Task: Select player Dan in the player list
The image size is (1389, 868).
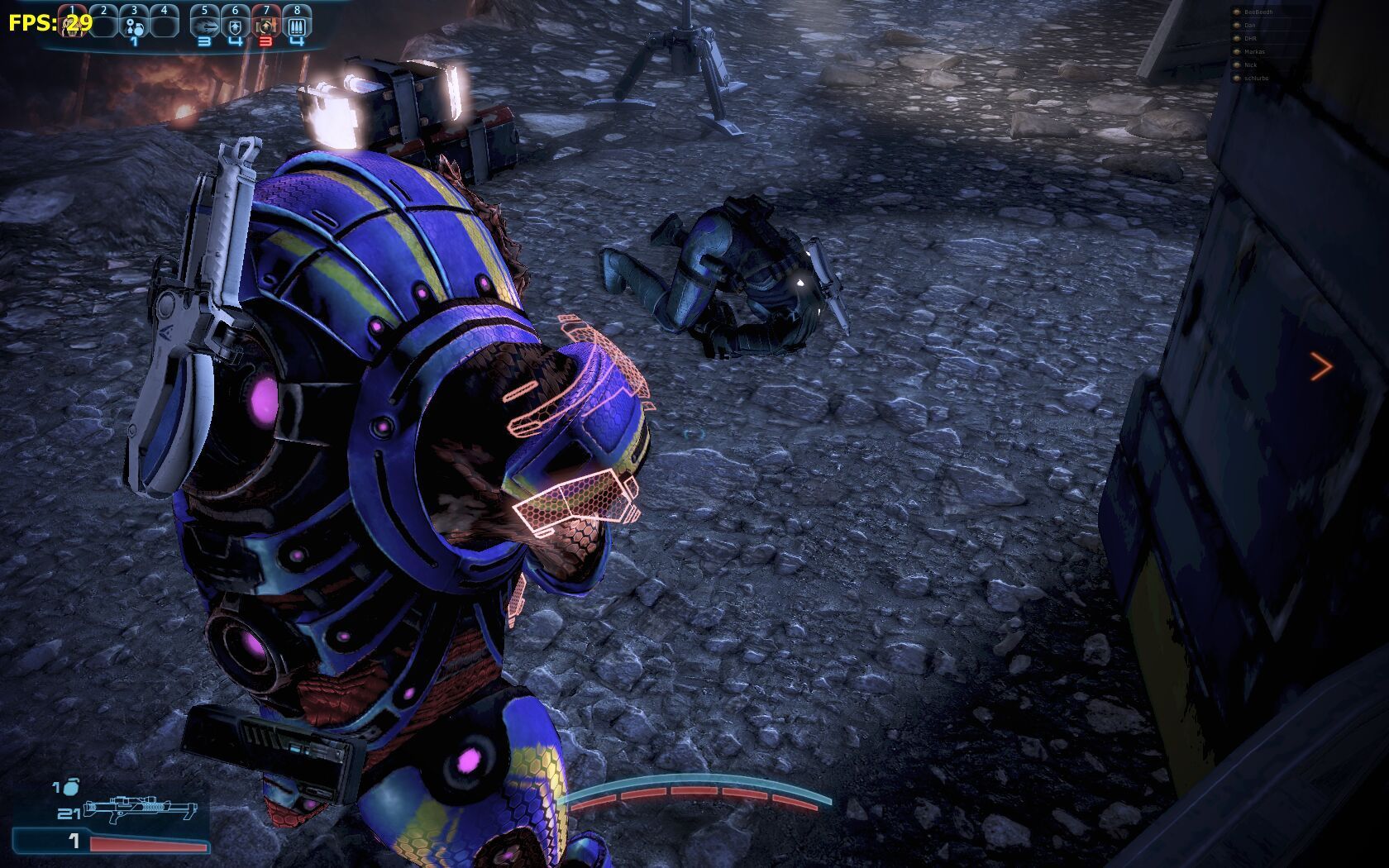Action: 1250,26
